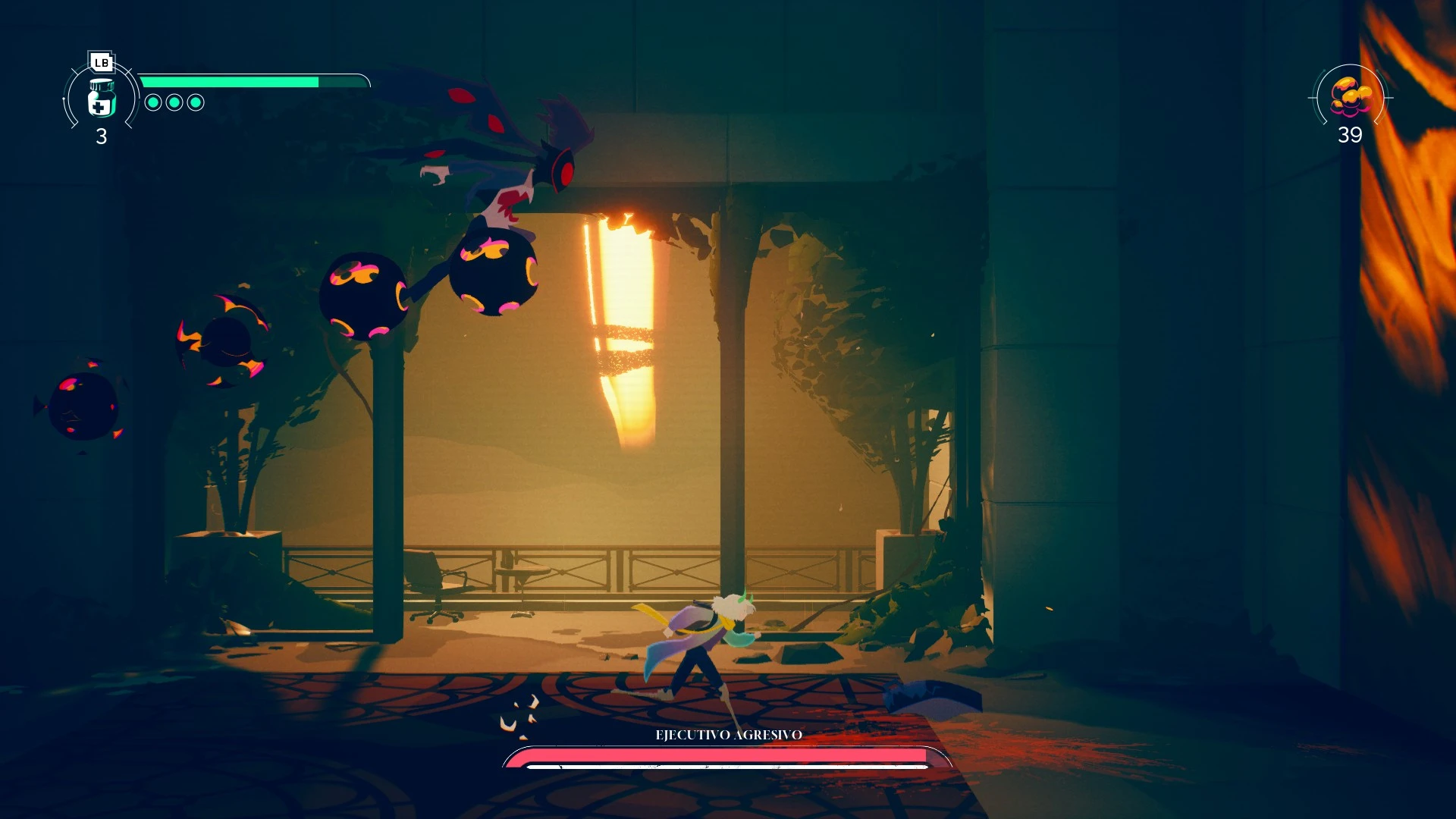Select the healing flask item icon
1456x819 pixels.
pos(101,99)
